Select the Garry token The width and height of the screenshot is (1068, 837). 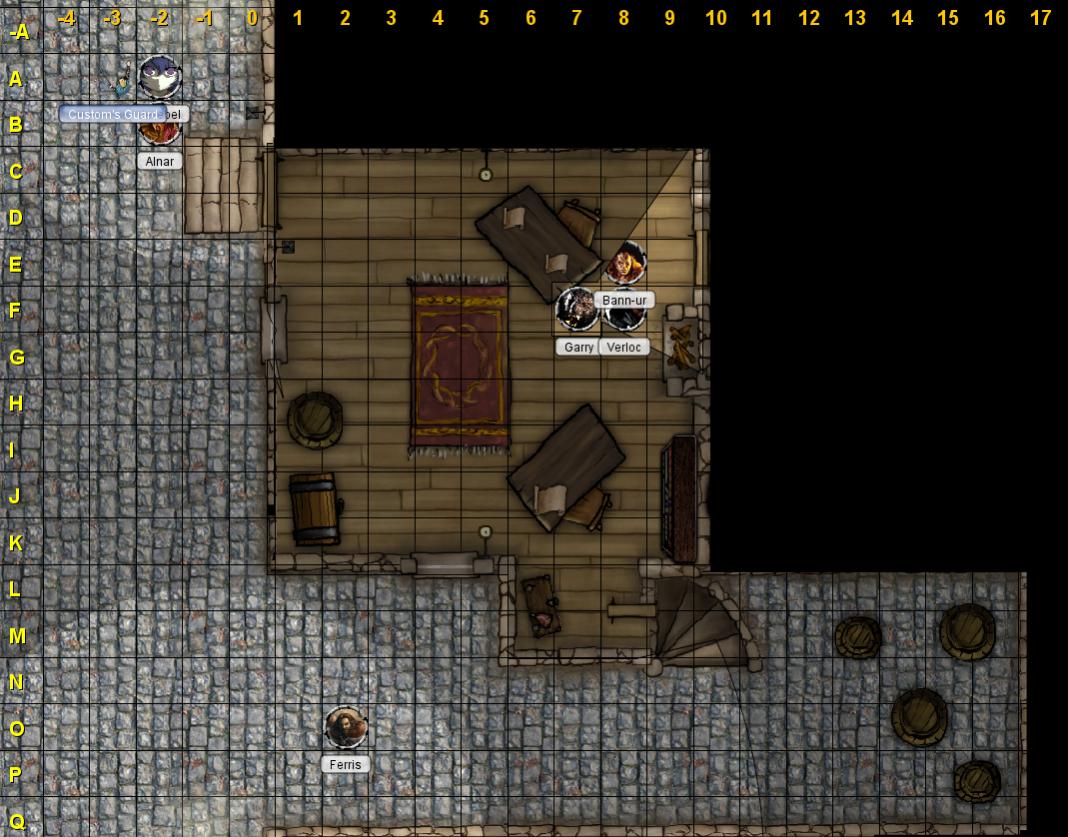pyautogui.click(x=577, y=309)
